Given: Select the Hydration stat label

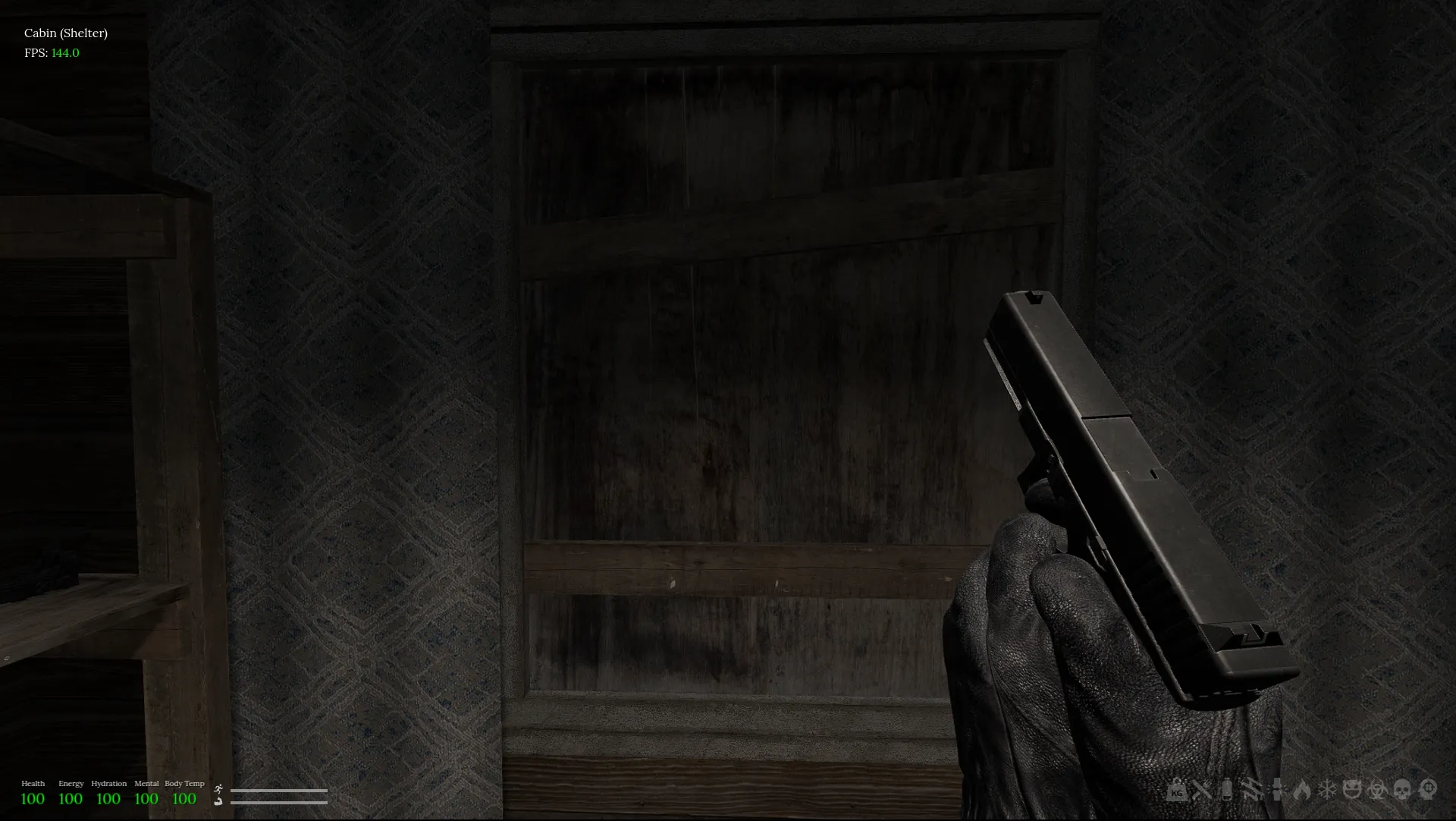Looking at the screenshot, I should coord(108,784).
